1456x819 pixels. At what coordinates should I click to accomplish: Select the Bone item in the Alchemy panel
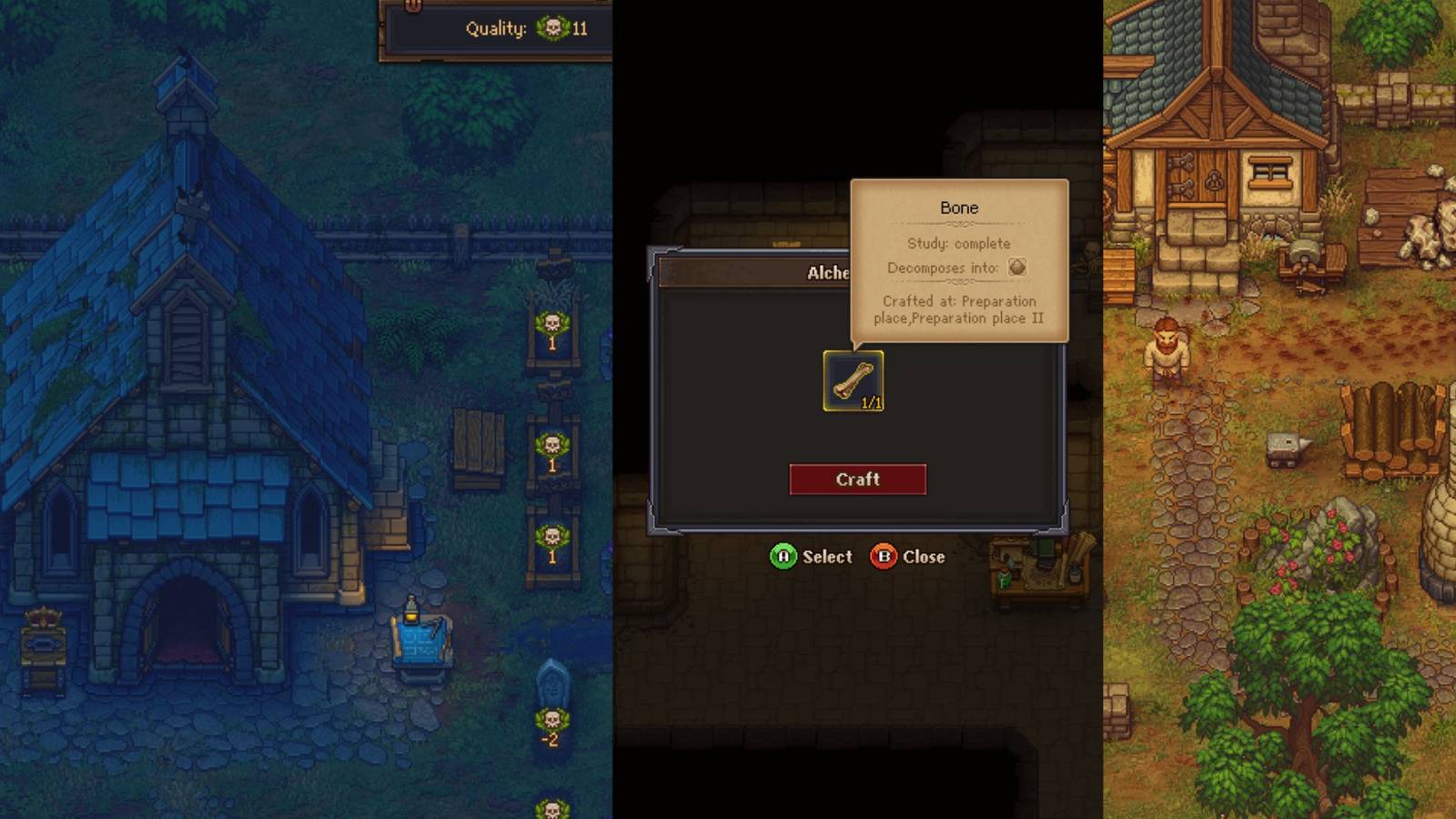point(854,380)
